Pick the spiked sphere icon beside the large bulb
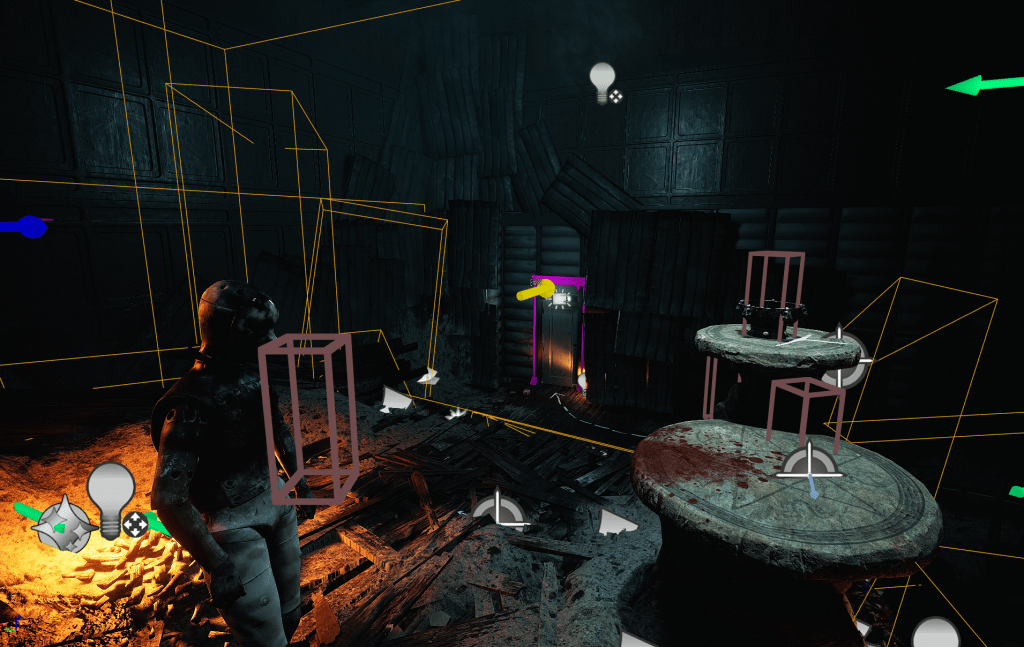The image size is (1024, 647). tap(63, 522)
